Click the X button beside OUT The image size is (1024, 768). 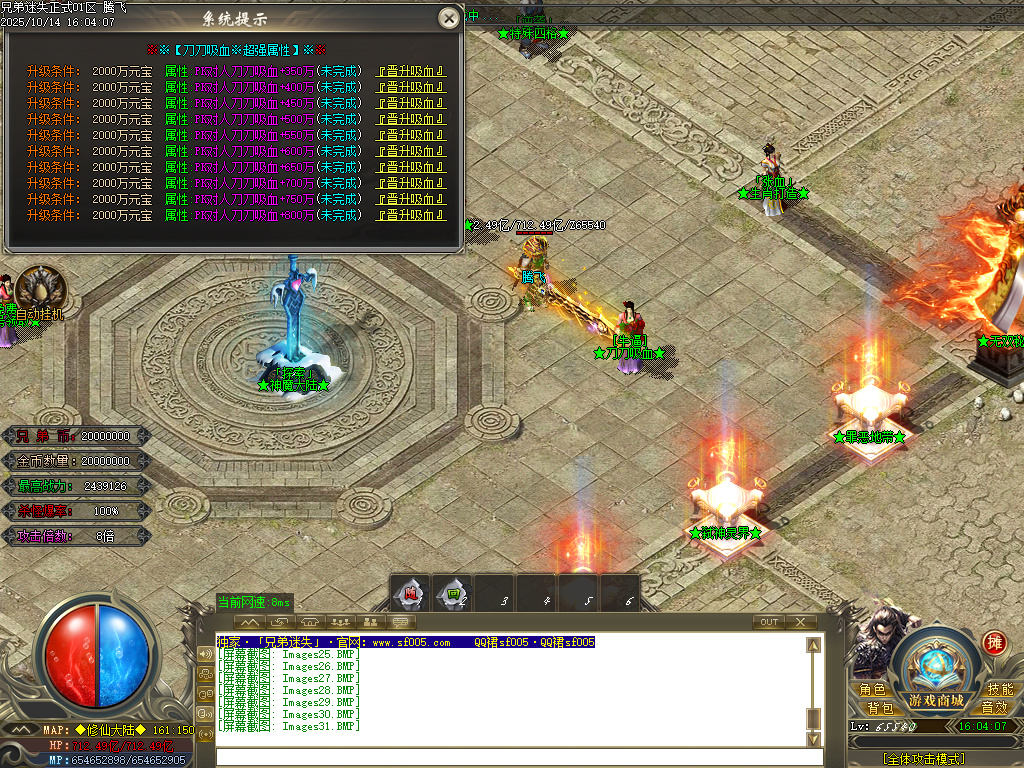(x=800, y=622)
